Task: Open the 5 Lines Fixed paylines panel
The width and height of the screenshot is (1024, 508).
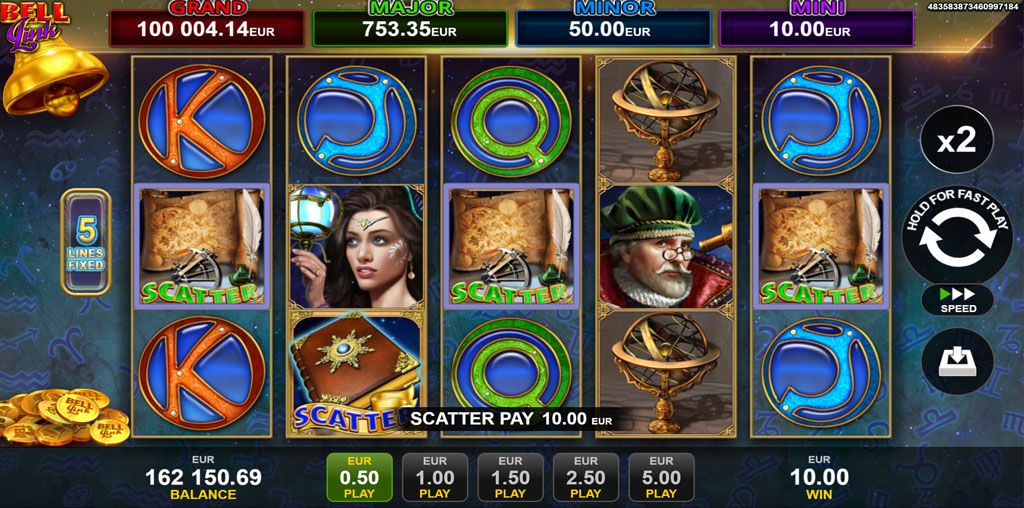Action: click(x=86, y=241)
